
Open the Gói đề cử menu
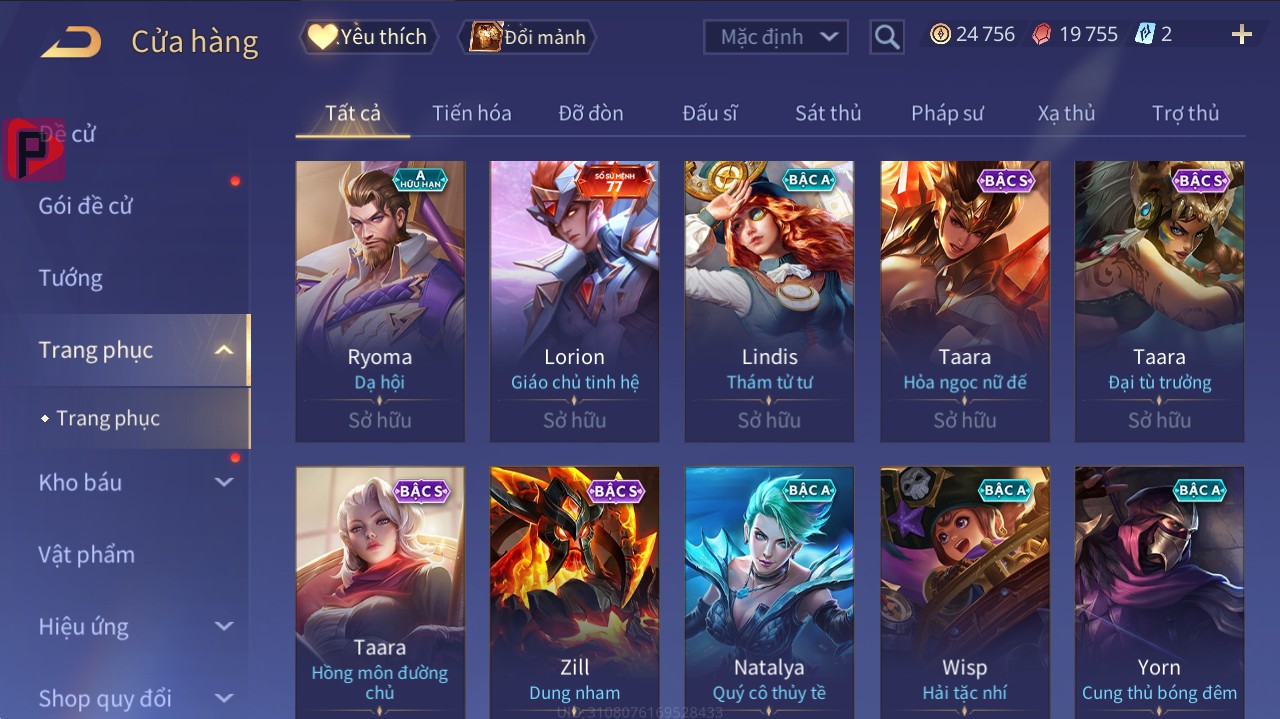point(86,206)
